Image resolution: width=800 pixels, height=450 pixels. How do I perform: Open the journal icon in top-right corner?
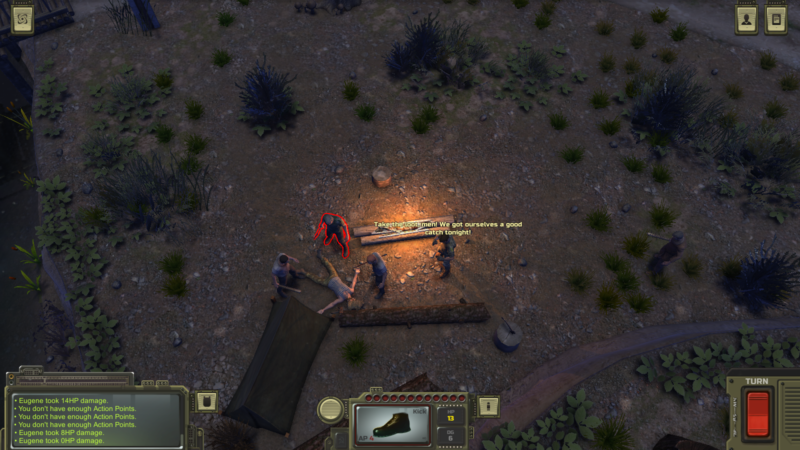(775, 19)
